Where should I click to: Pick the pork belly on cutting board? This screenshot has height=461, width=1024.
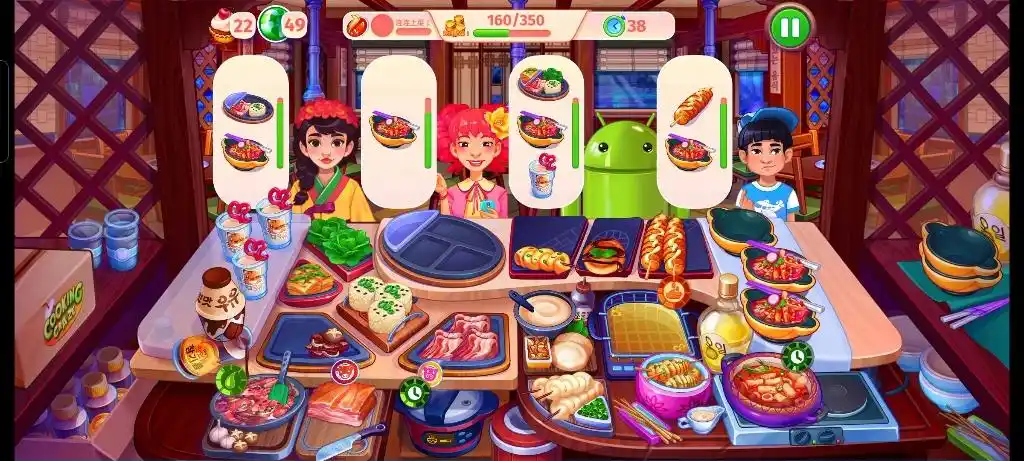(x=342, y=404)
